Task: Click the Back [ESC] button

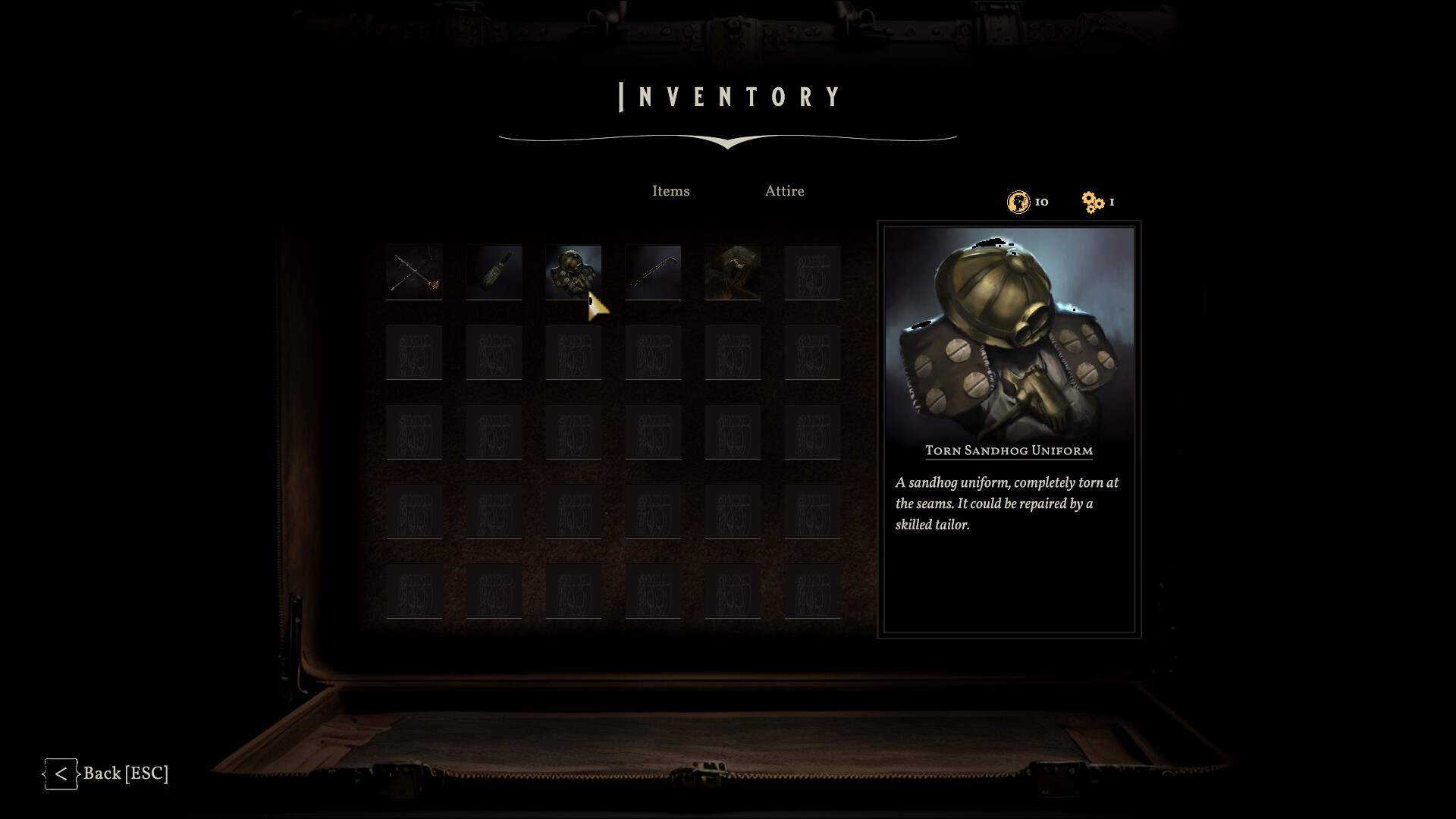Action: tap(125, 774)
